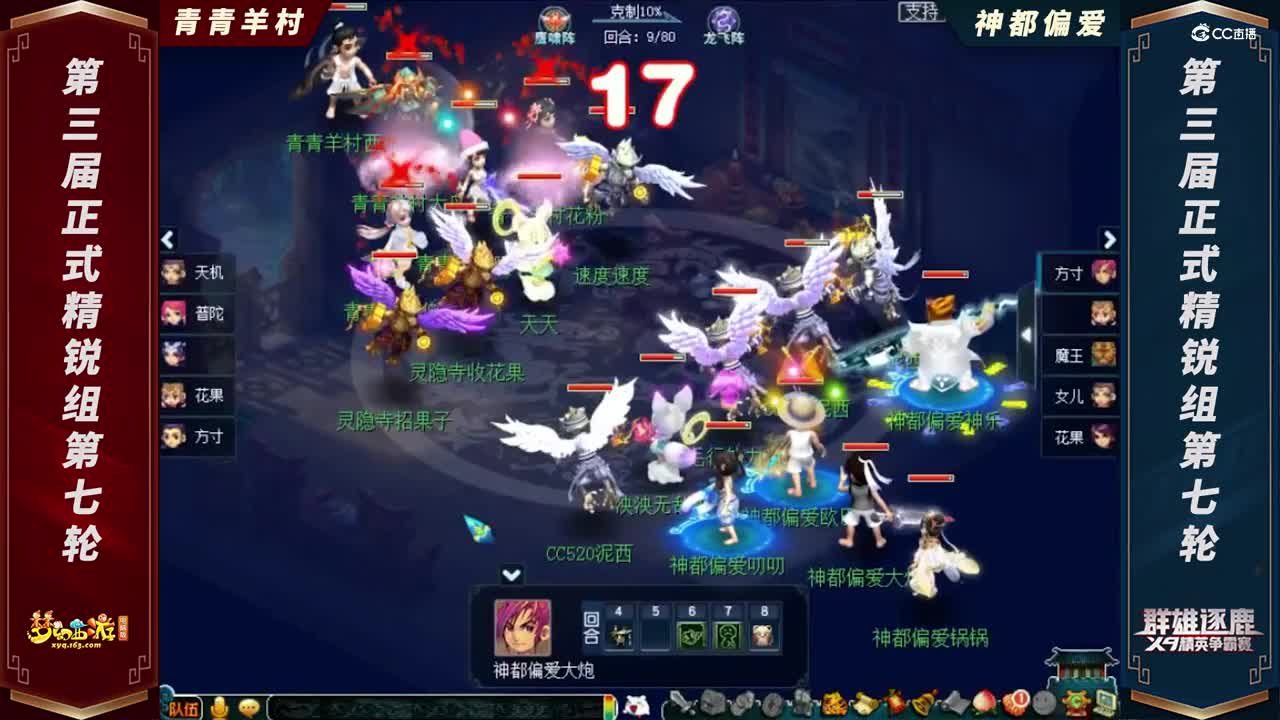Click the bell alert icon on the toolbar

click(x=920, y=705)
